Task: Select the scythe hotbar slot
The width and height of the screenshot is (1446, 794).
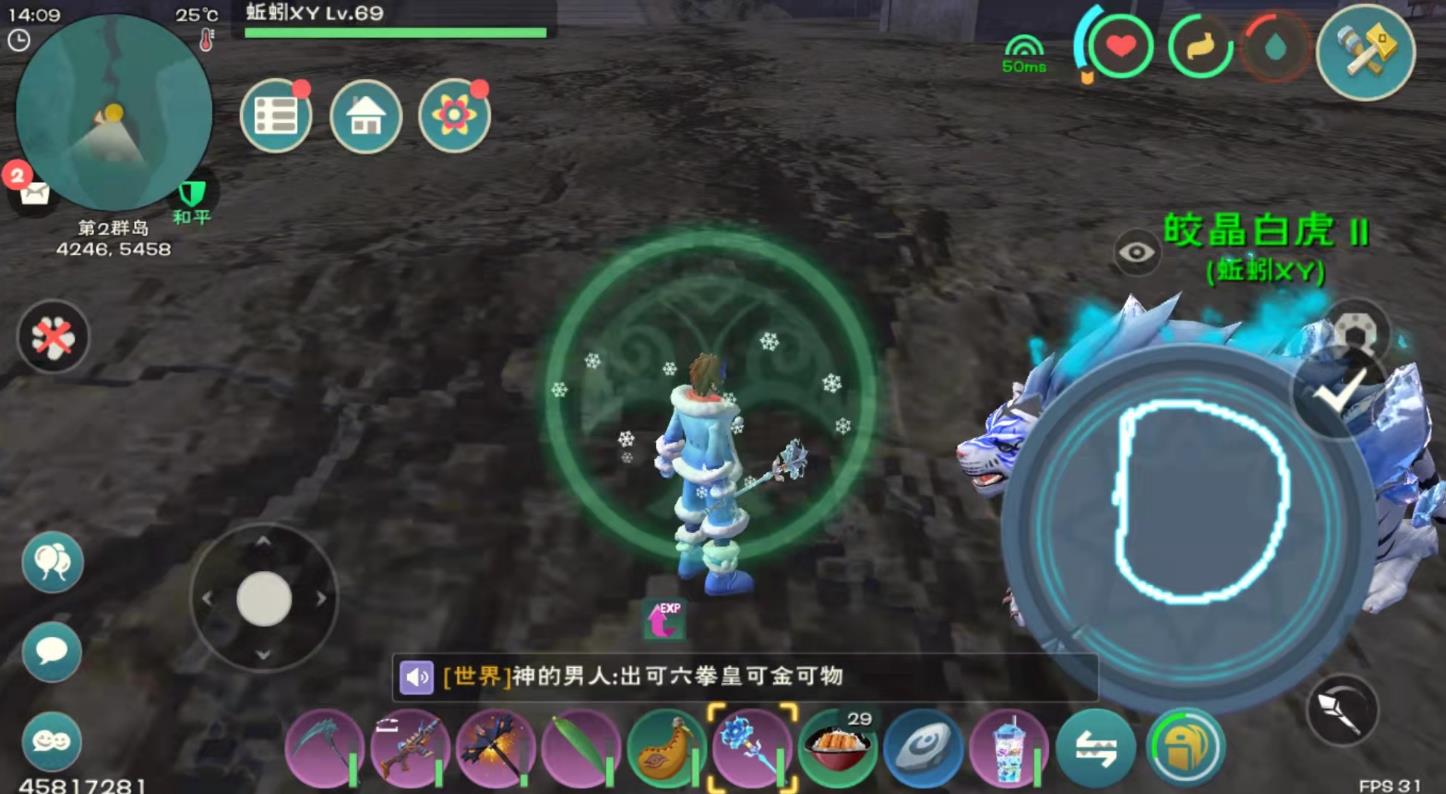Action: [x=324, y=749]
